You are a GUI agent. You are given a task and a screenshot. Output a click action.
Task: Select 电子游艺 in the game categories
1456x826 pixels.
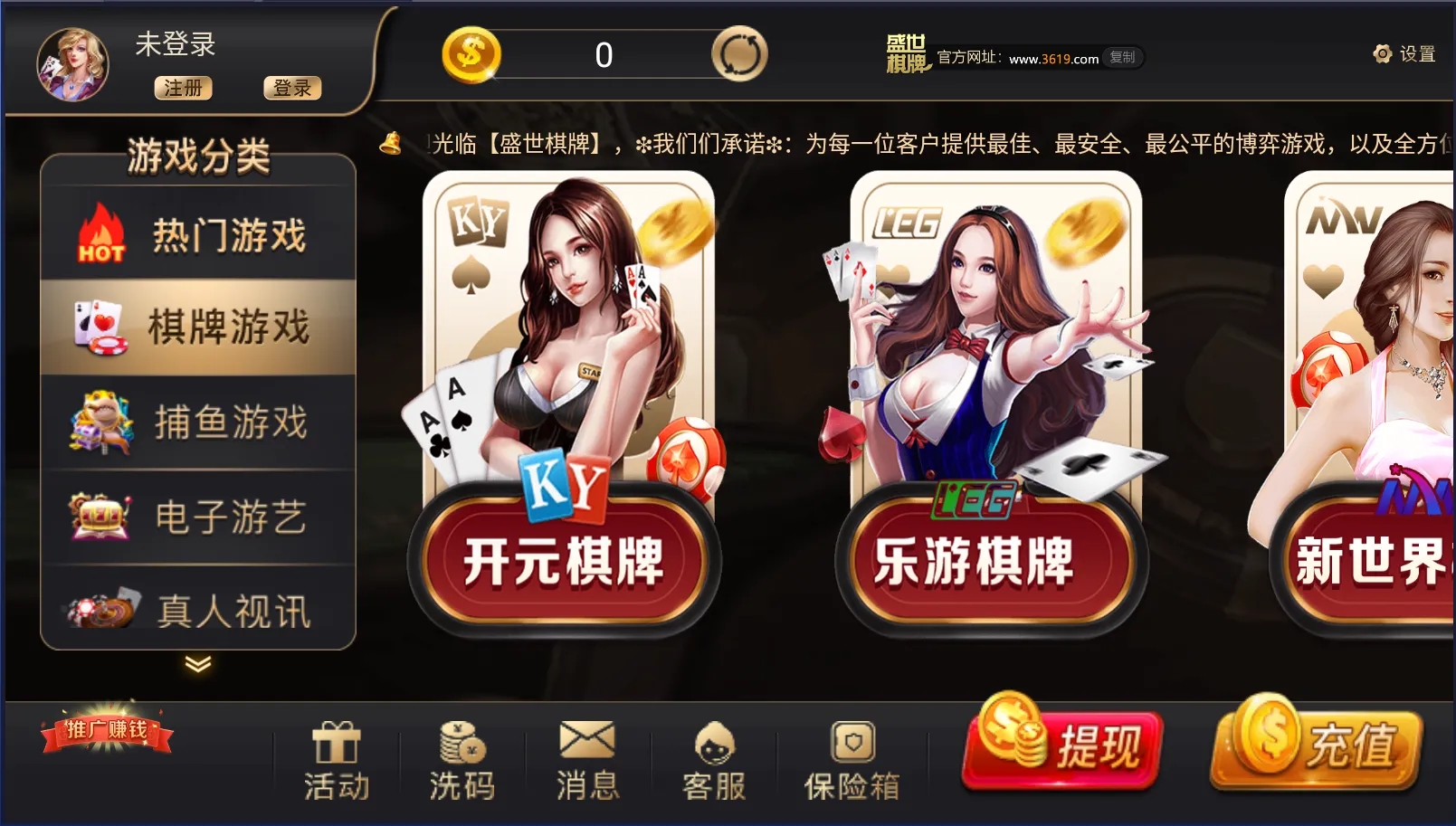tap(199, 516)
